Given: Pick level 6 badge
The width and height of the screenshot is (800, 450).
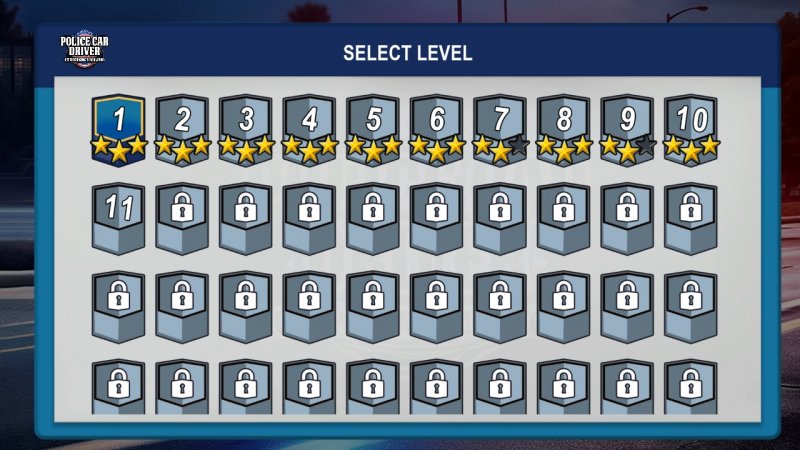Looking at the screenshot, I should click(x=437, y=124).
